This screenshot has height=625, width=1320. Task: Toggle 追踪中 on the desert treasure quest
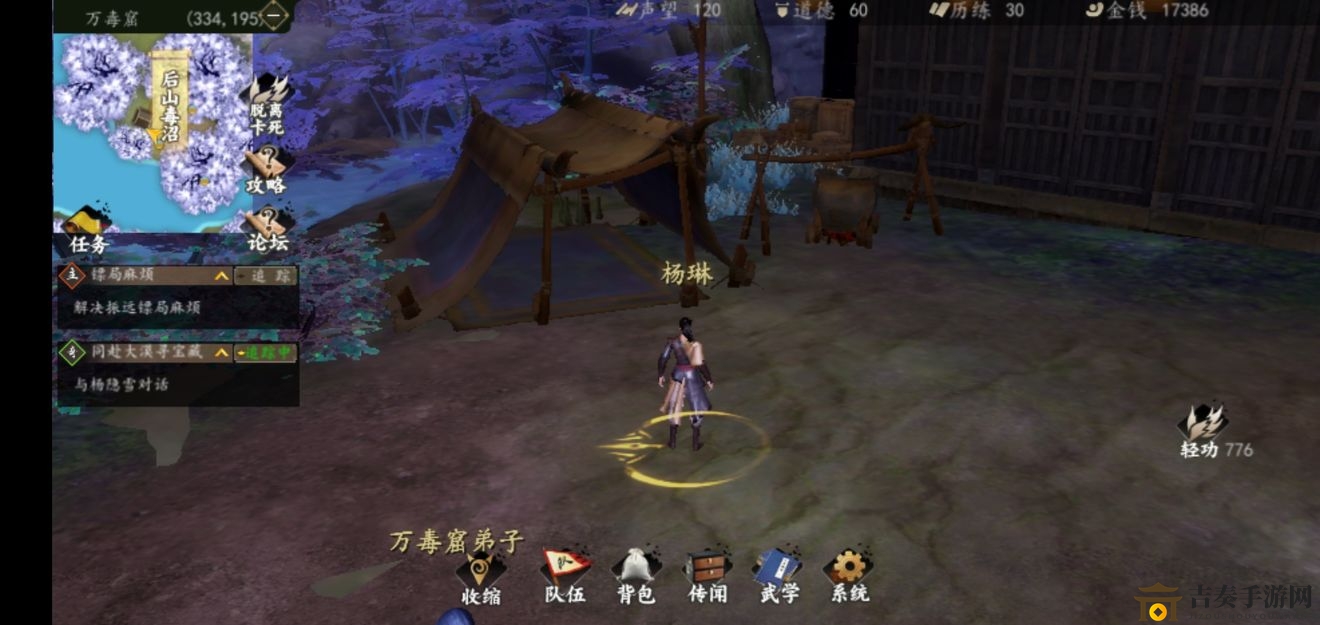[x=264, y=352]
